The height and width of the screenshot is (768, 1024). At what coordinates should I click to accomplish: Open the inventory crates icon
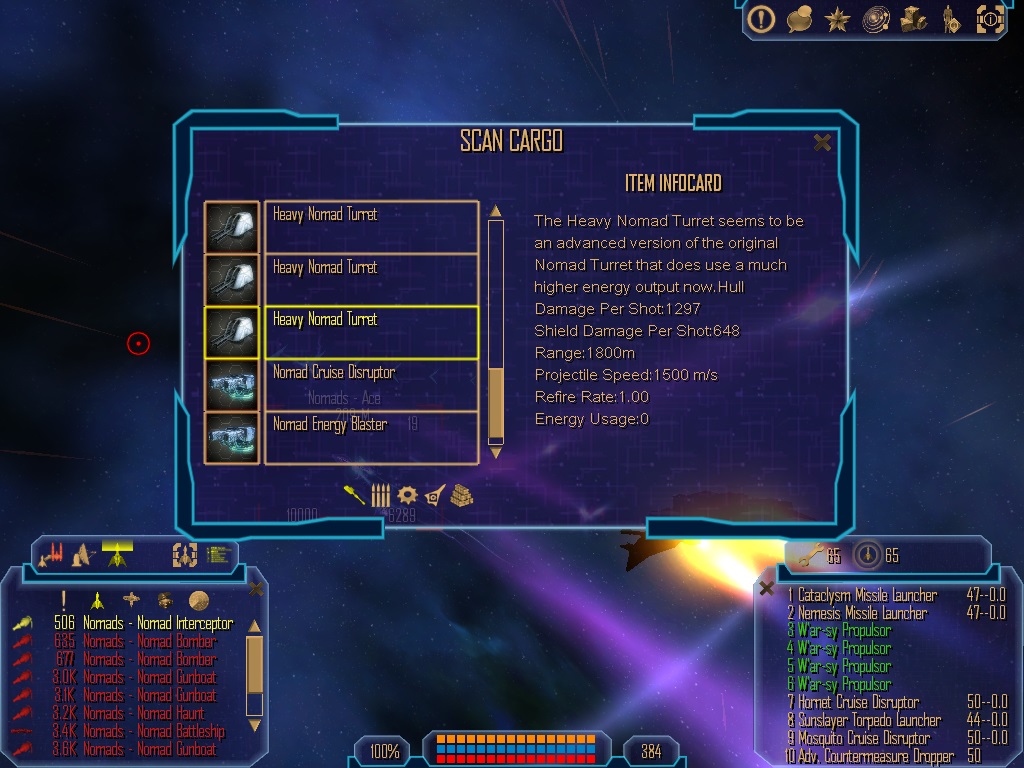913,19
